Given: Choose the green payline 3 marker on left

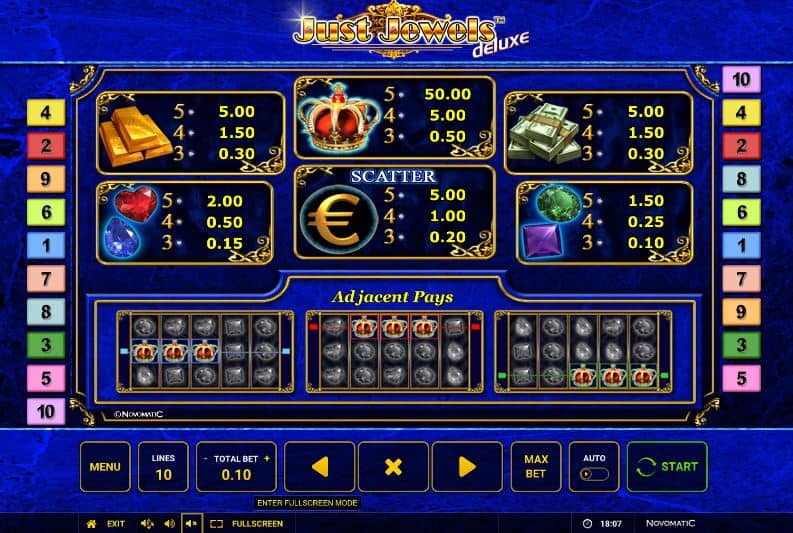Looking at the screenshot, I should tap(46, 345).
